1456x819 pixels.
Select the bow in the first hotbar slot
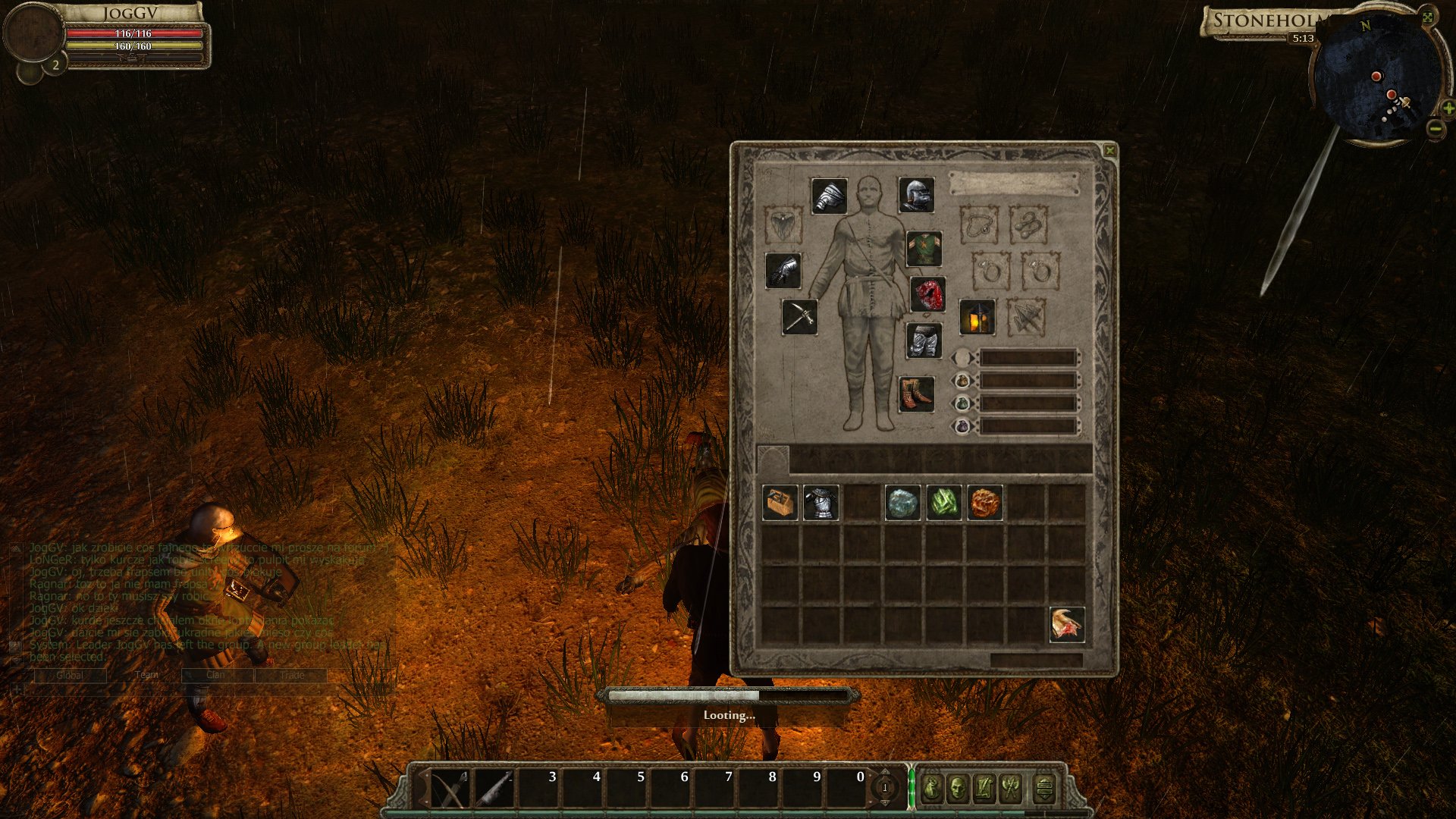point(450,789)
